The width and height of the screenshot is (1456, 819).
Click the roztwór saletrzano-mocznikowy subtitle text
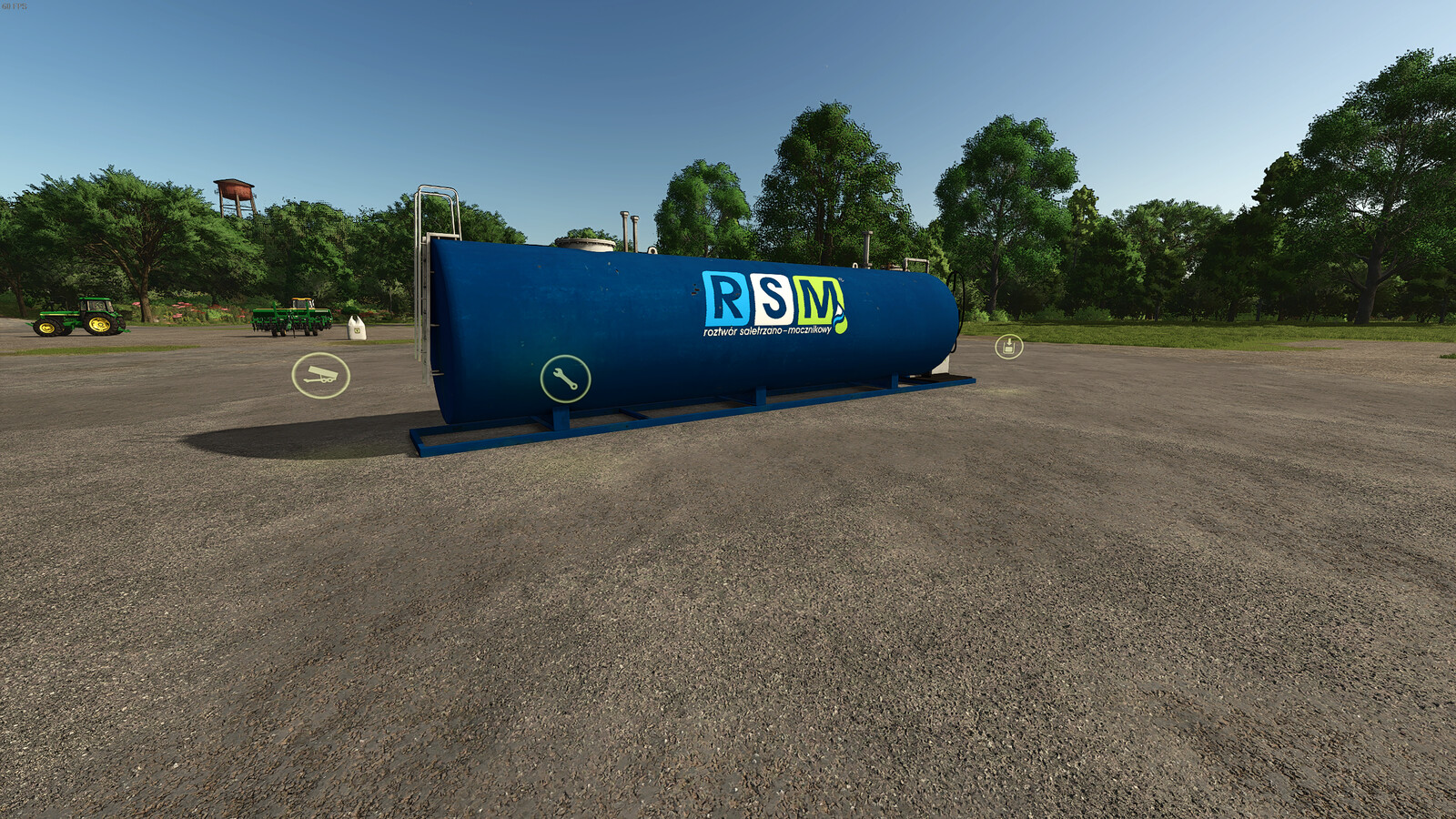pyautogui.click(x=767, y=329)
